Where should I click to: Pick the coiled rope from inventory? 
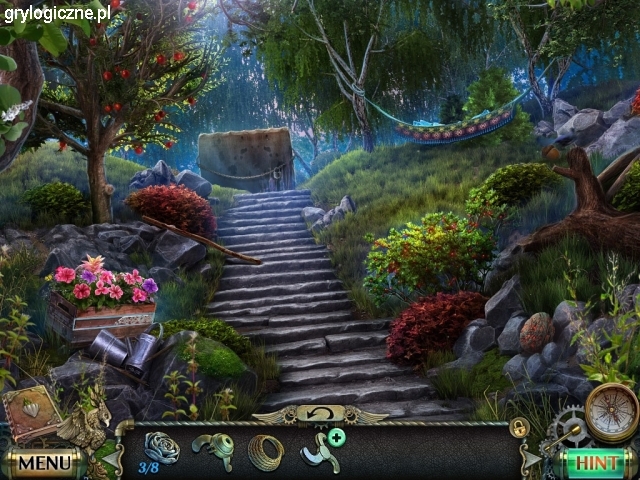pos(266,452)
